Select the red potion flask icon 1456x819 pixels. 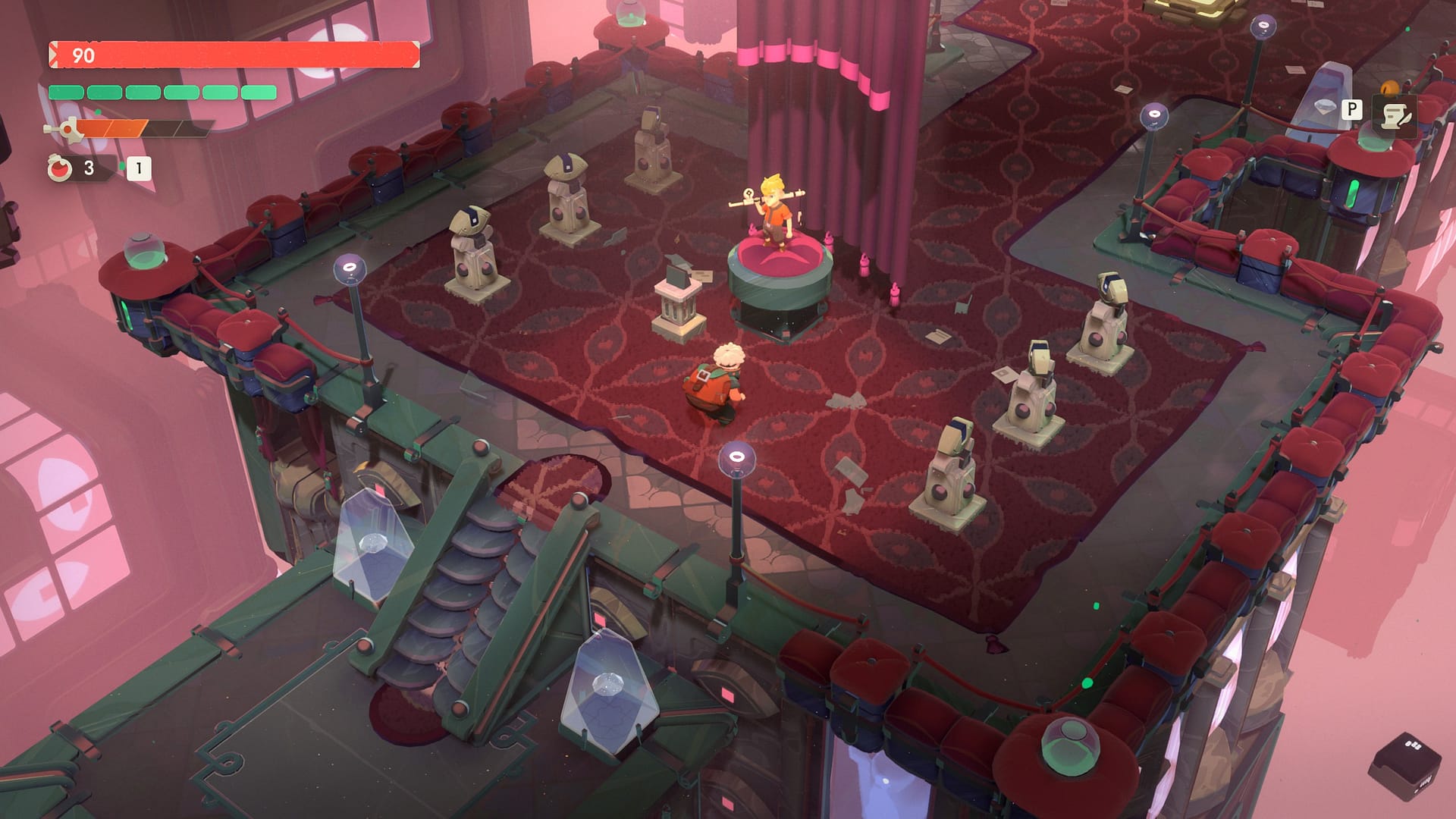click(x=61, y=168)
